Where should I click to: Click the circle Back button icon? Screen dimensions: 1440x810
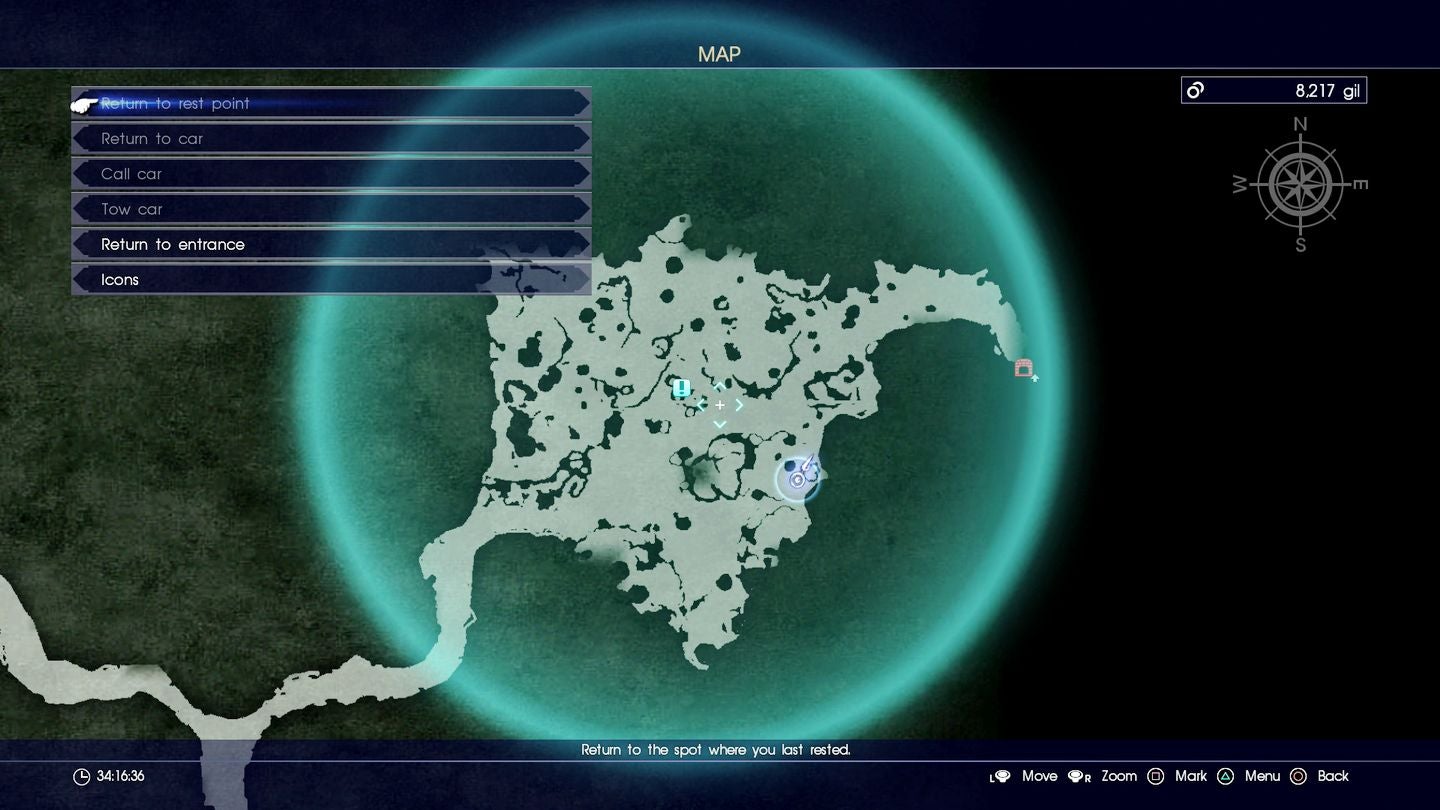click(1299, 776)
